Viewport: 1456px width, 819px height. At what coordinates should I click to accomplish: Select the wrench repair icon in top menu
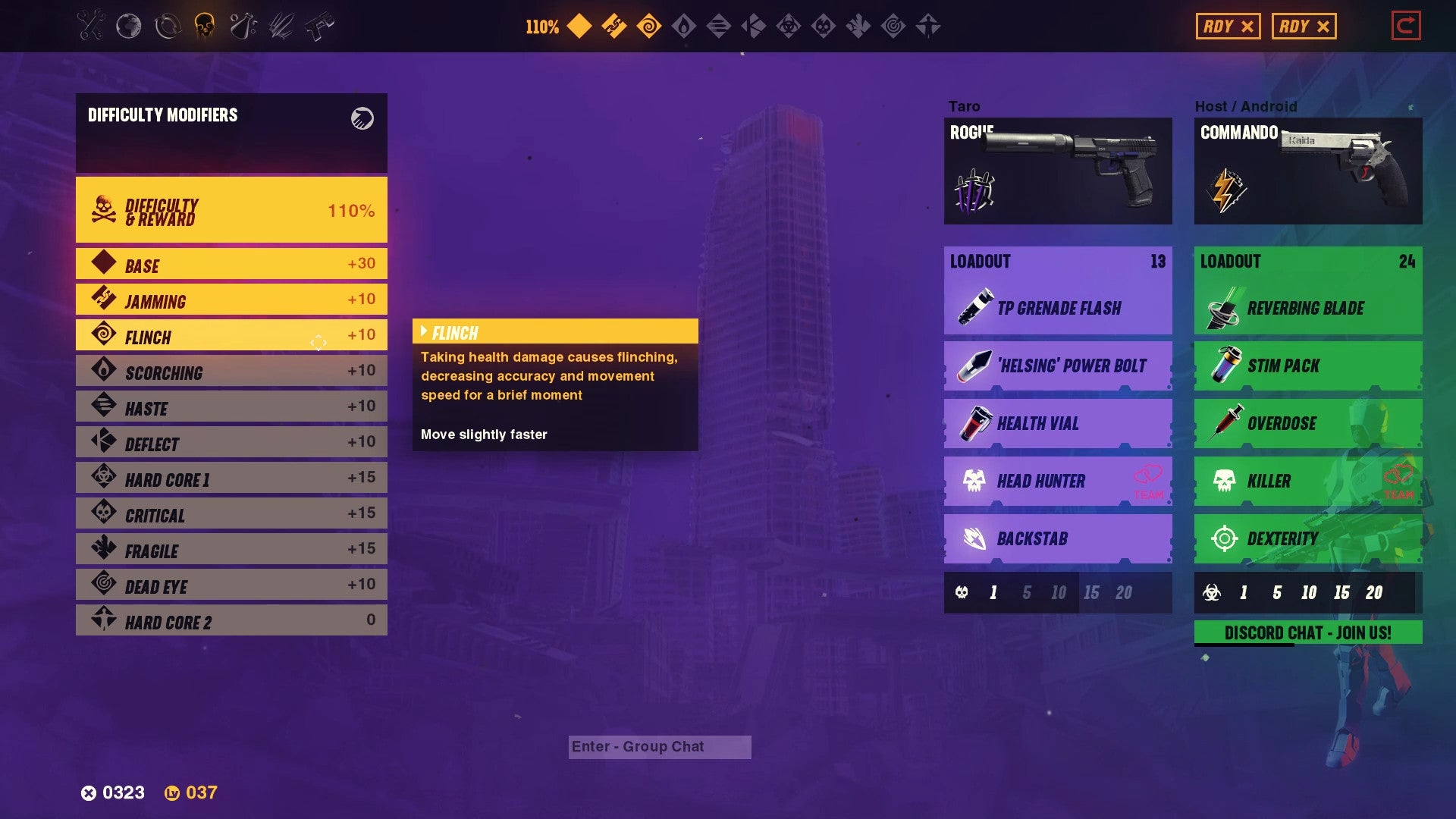point(89,27)
